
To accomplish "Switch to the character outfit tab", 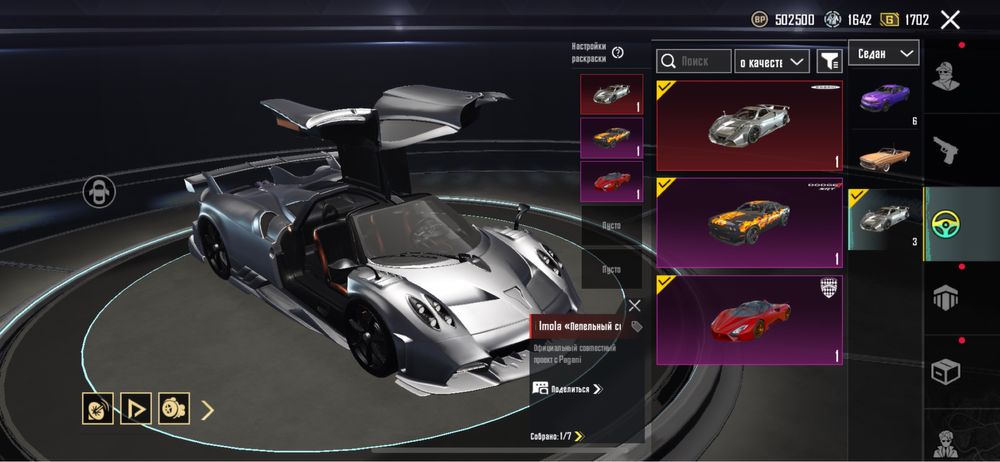I will (946, 75).
